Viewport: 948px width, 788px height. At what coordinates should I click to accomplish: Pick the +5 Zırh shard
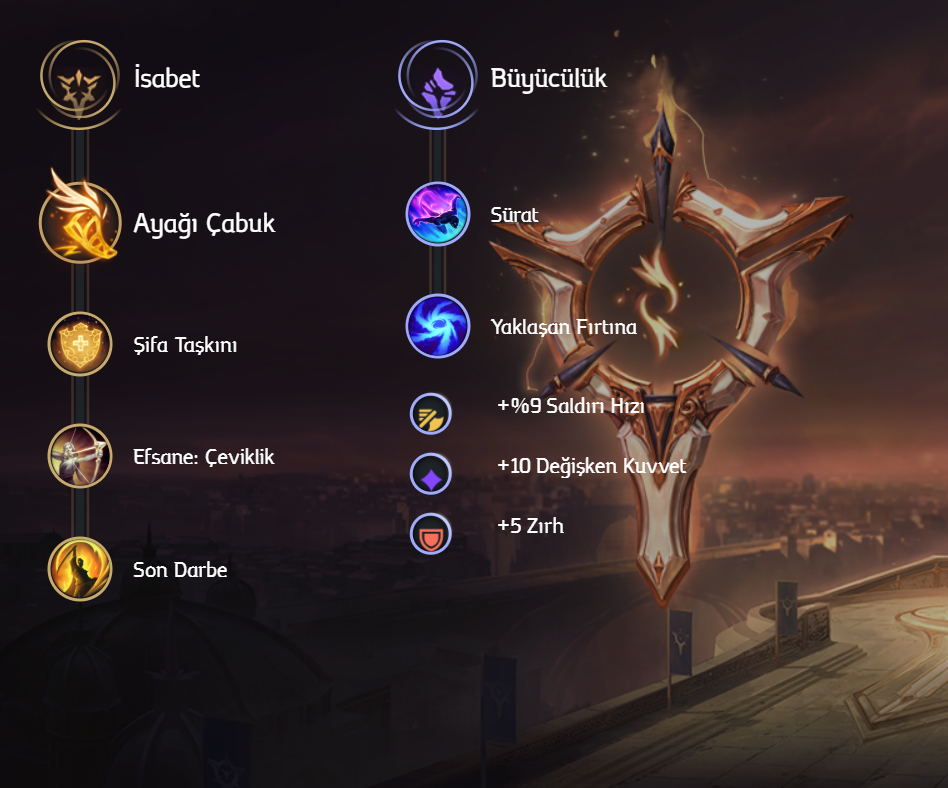click(431, 534)
